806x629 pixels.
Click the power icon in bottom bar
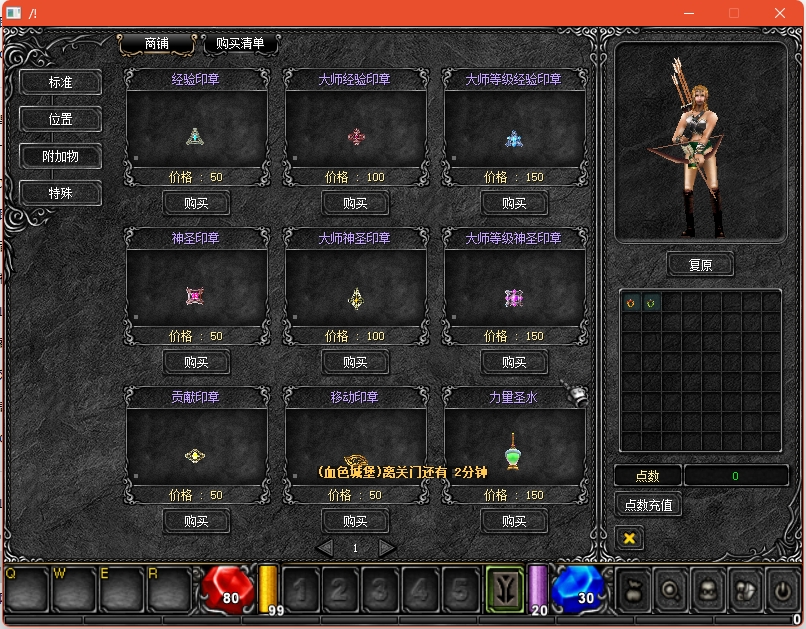(782, 590)
